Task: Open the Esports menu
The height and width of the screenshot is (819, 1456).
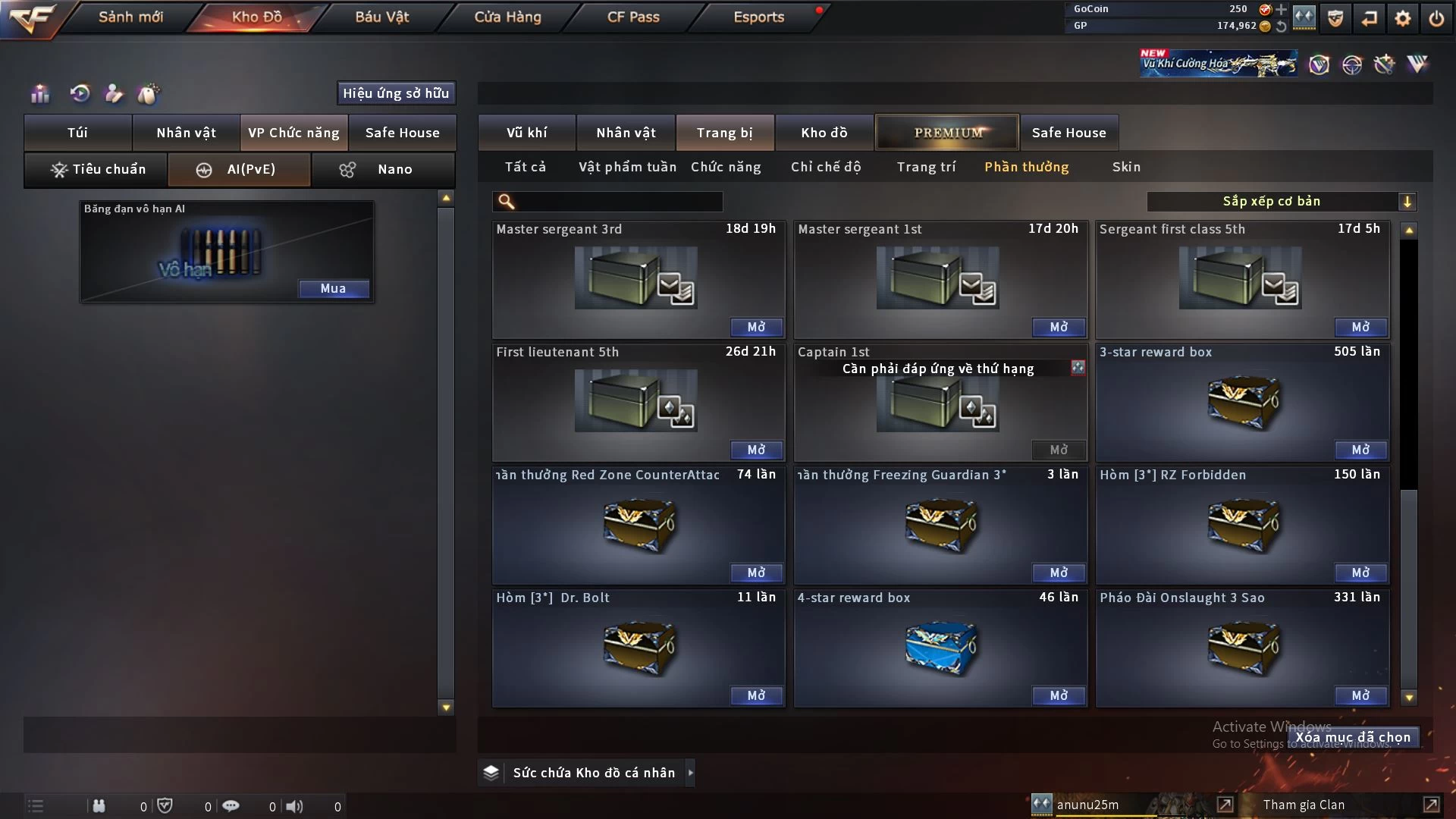Action: point(758,17)
